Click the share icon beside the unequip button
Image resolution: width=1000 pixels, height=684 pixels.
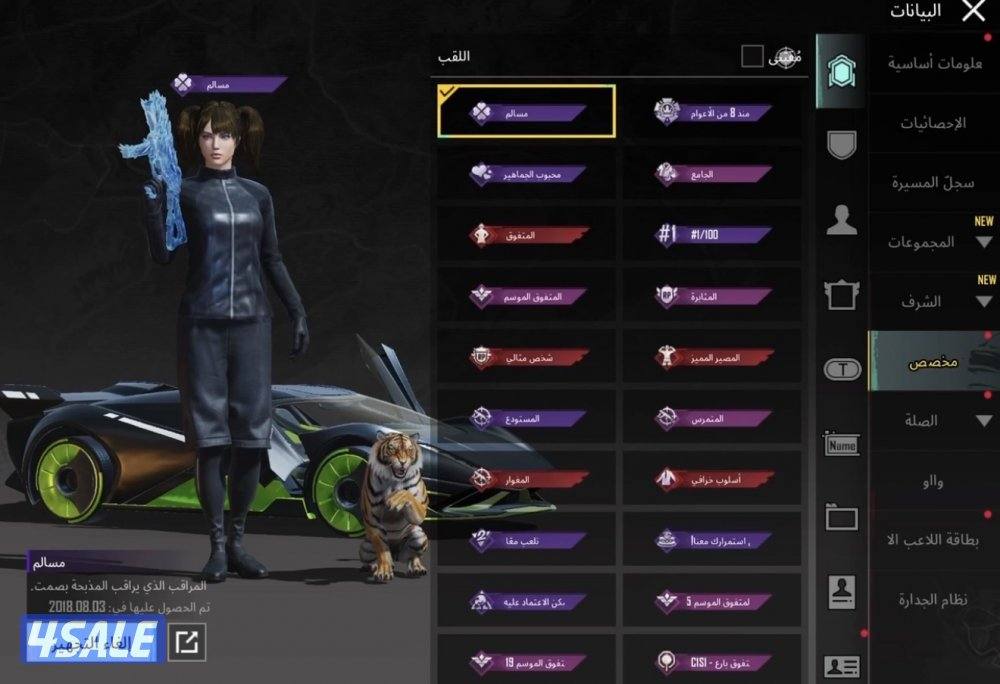(x=186, y=642)
